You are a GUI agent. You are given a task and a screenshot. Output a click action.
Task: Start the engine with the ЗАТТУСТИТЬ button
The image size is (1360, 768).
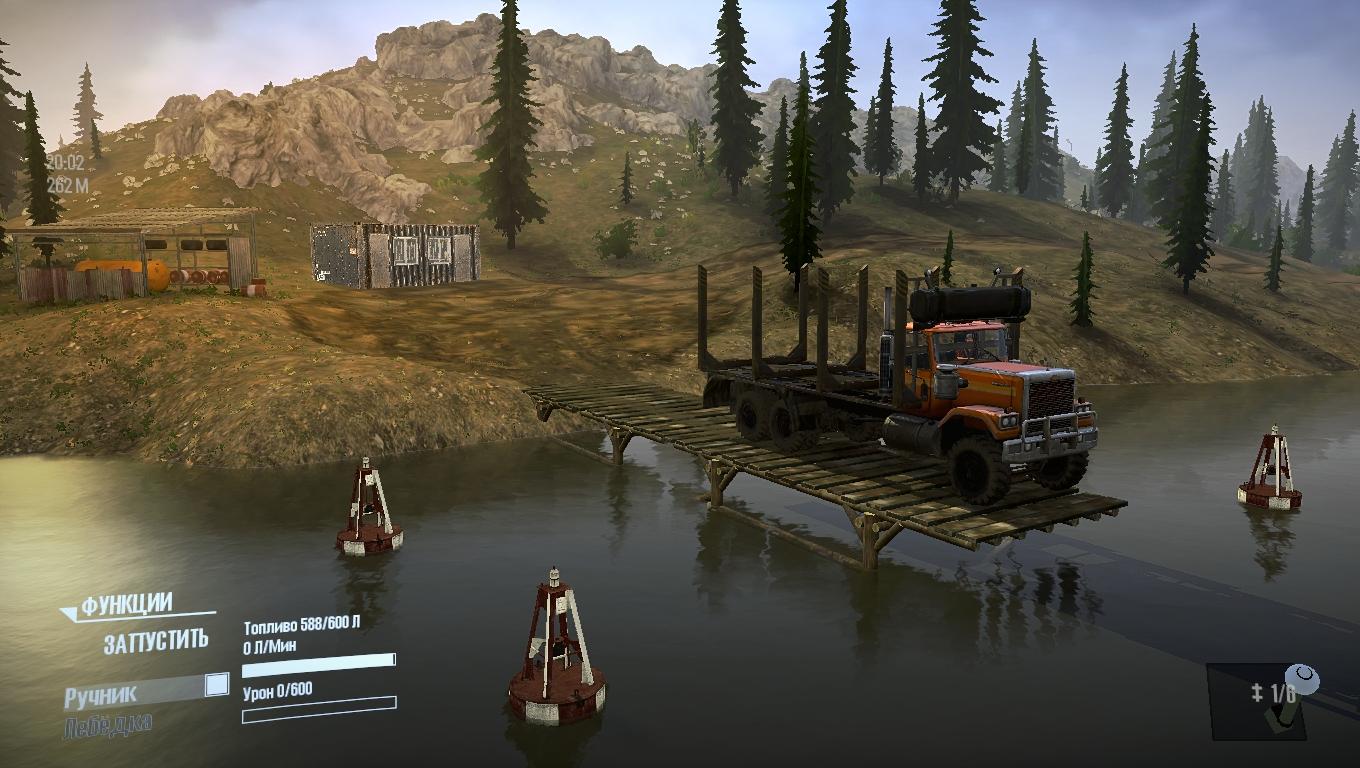[156, 641]
